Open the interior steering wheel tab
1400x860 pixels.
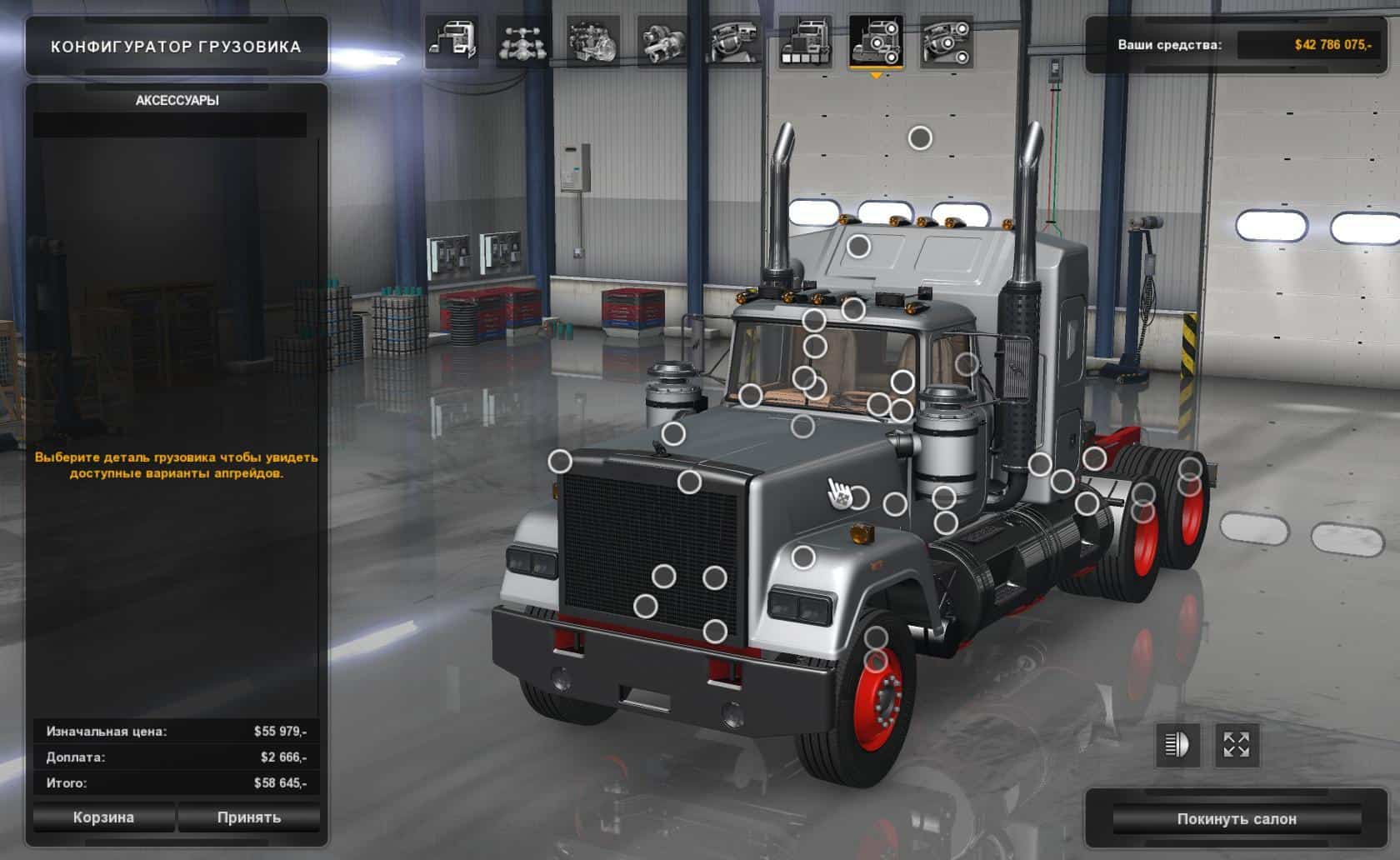click(733, 41)
